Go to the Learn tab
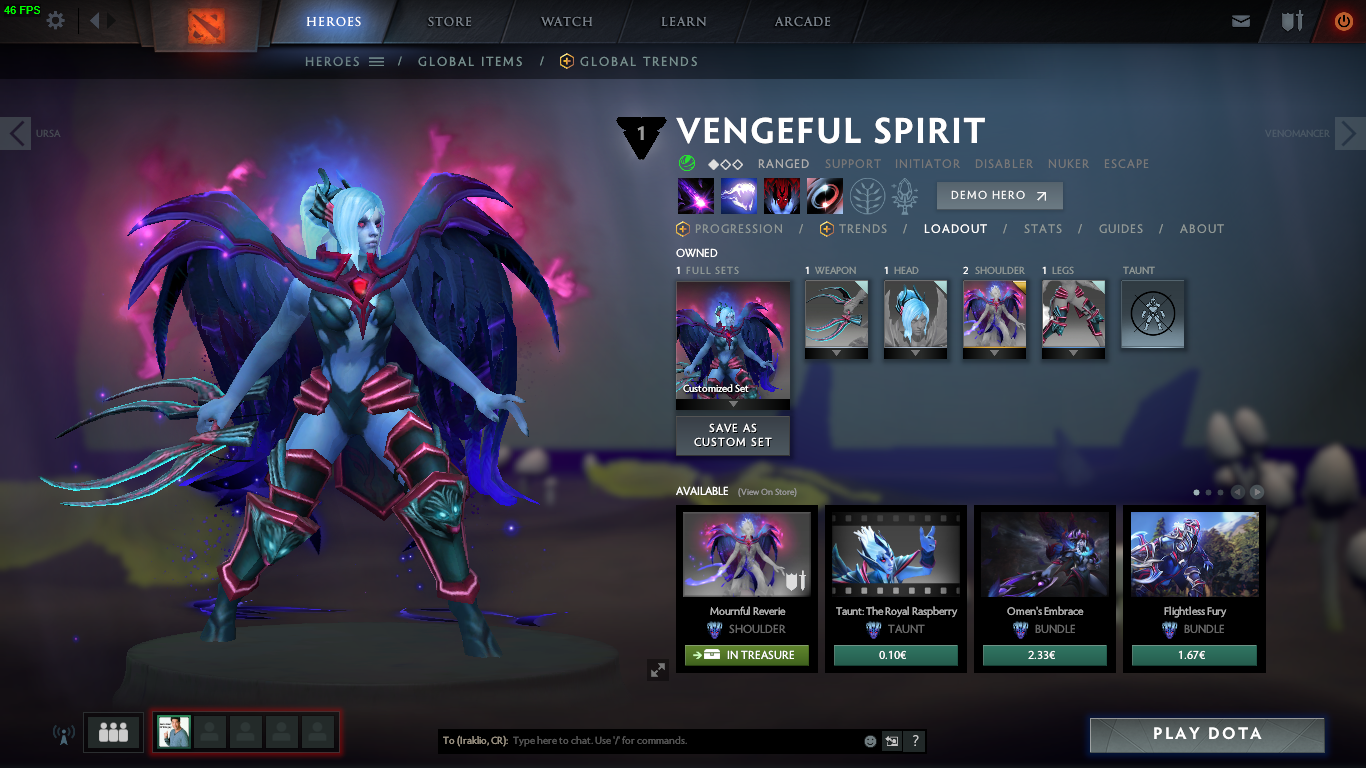1366x768 pixels. 684,21
